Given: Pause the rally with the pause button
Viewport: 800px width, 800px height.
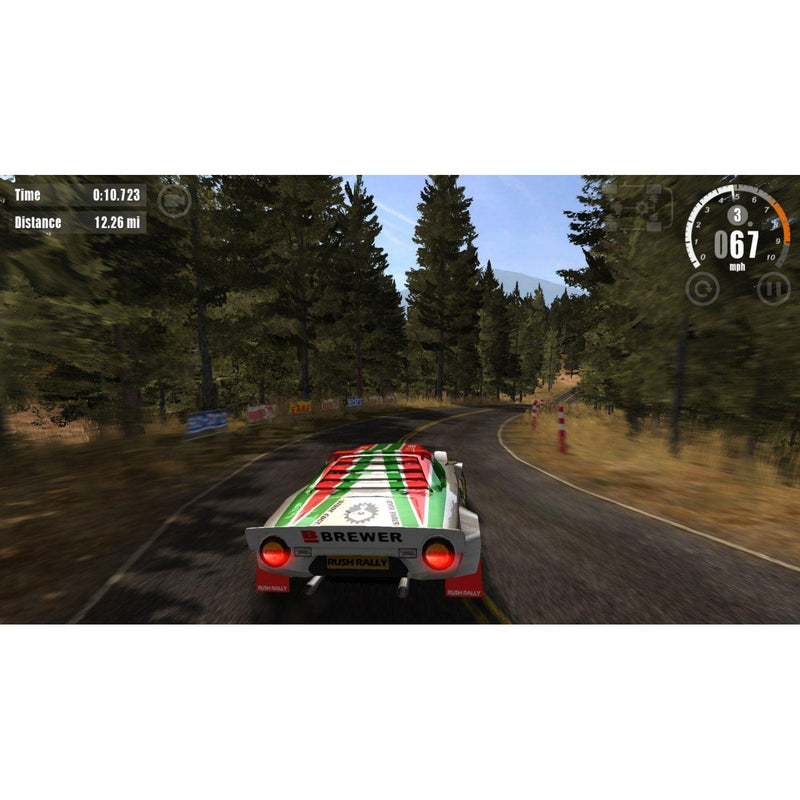Looking at the screenshot, I should (x=772, y=289).
